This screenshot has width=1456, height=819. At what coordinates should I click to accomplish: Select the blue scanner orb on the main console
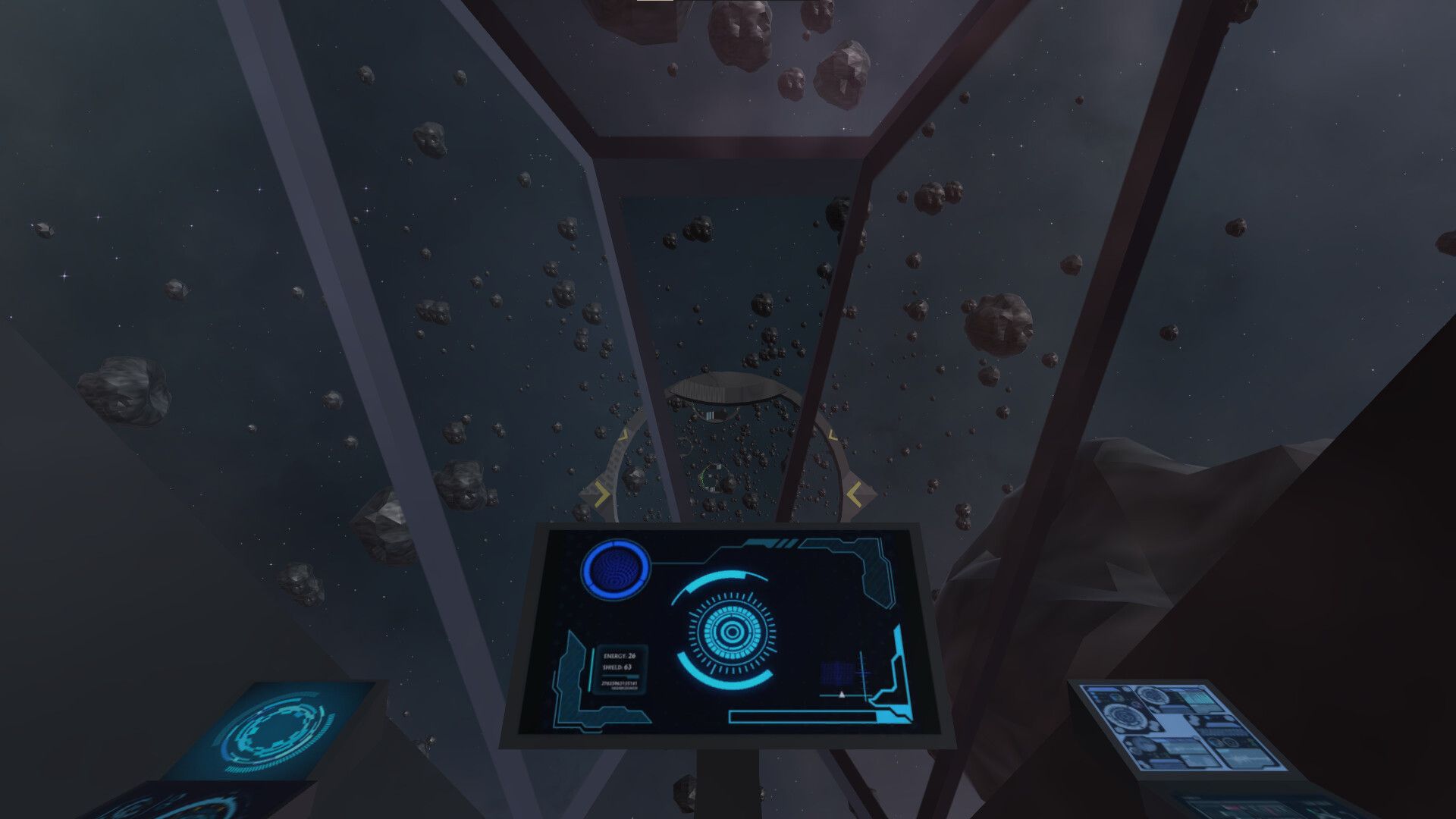click(617, 571)
